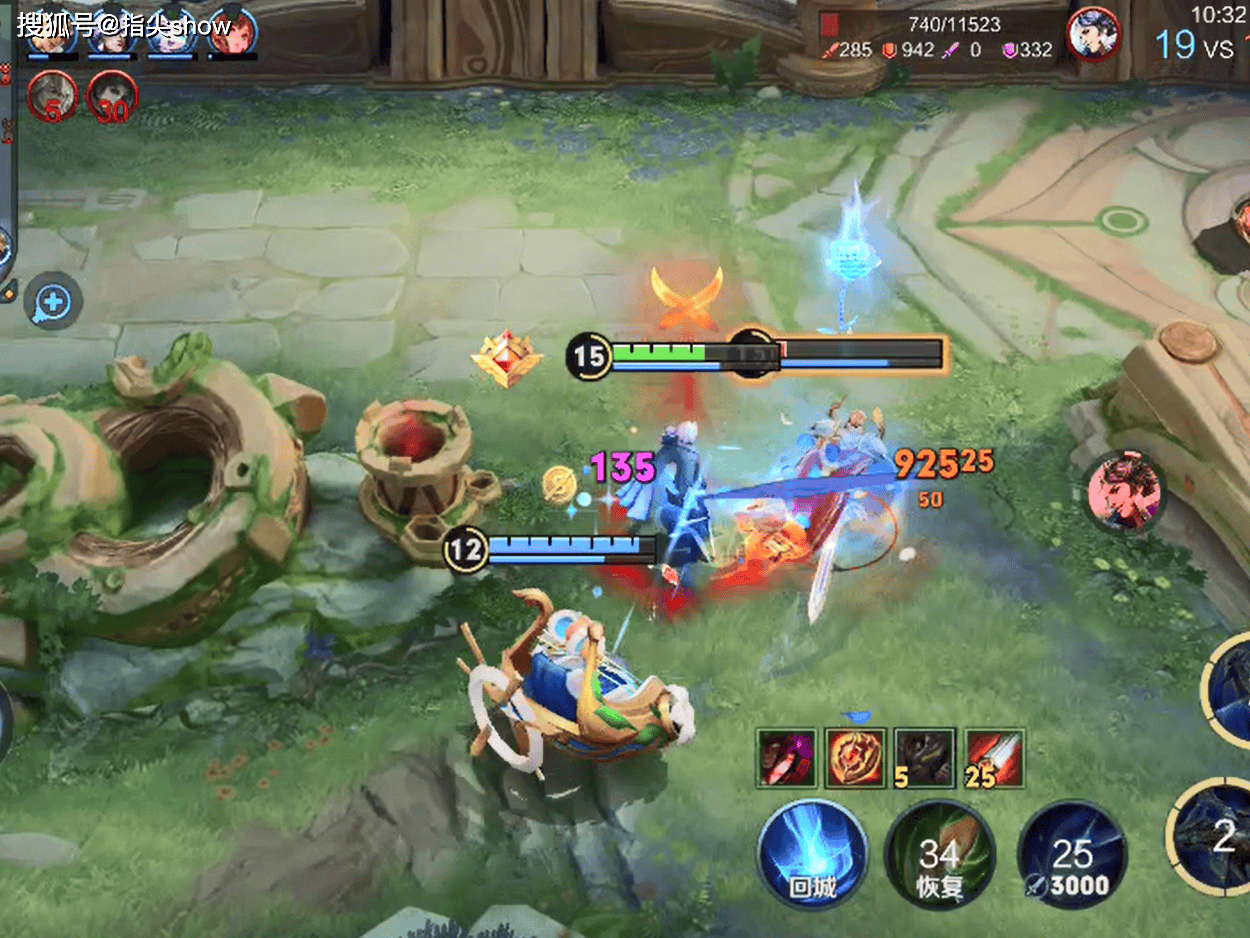
Task: Click enemy portrait with respawn timer 30
Action: tap(112, 97)
